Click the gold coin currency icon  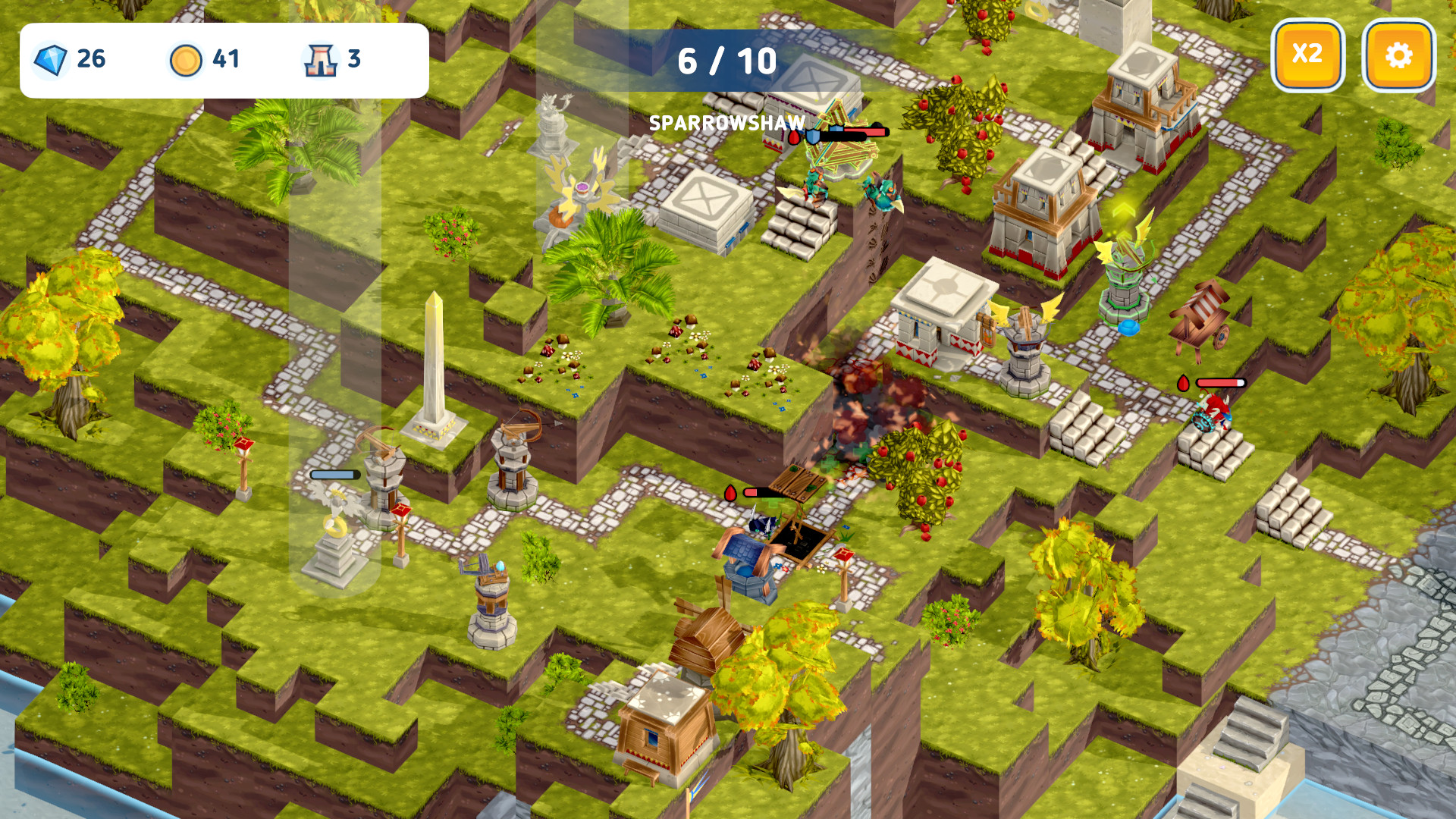click(x=187, y=58)
